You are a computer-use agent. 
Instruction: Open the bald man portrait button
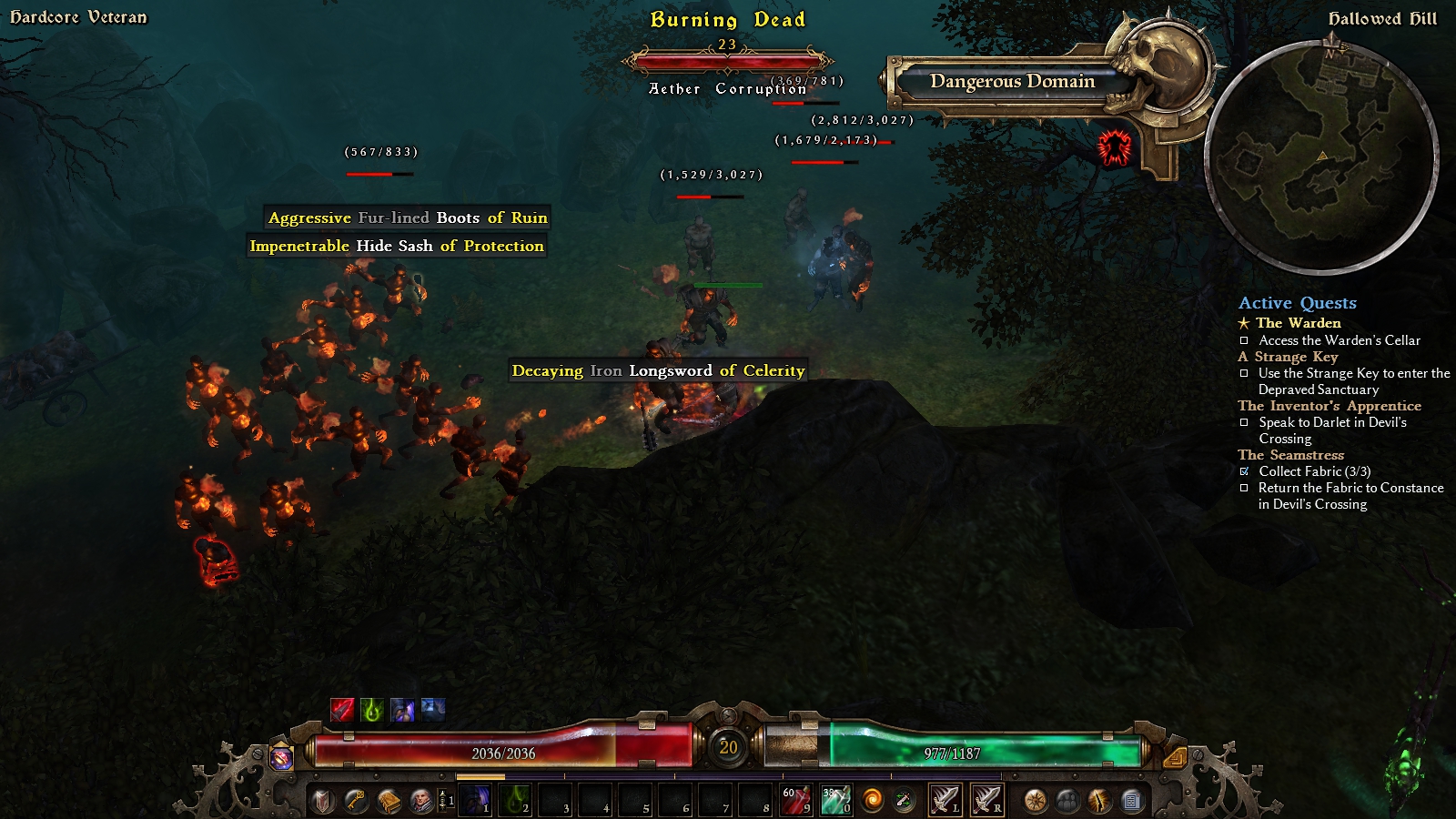[421, 801]
